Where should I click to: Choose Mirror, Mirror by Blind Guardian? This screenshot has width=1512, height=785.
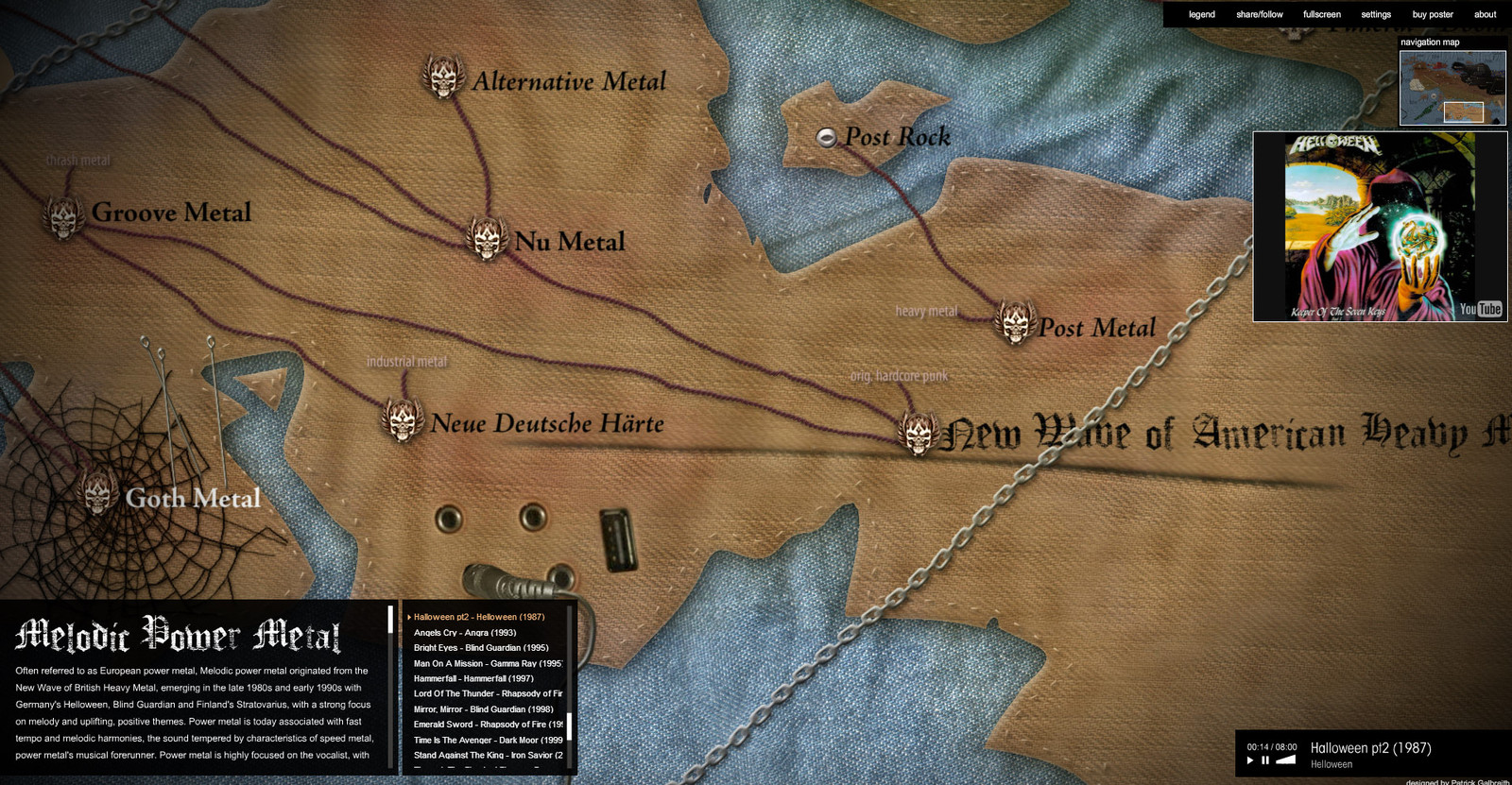click(x=483, y=709)
